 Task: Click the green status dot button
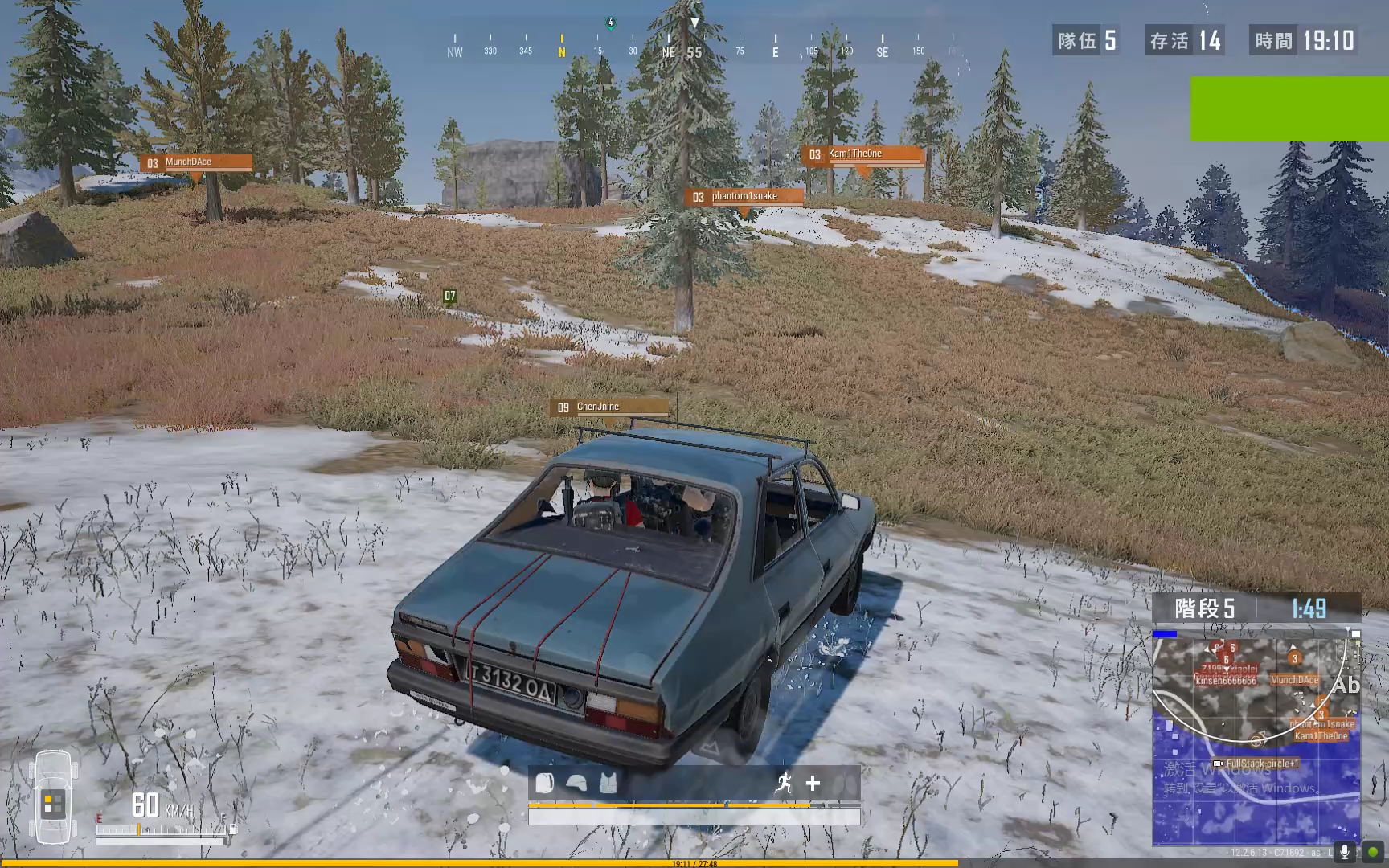1372,852
